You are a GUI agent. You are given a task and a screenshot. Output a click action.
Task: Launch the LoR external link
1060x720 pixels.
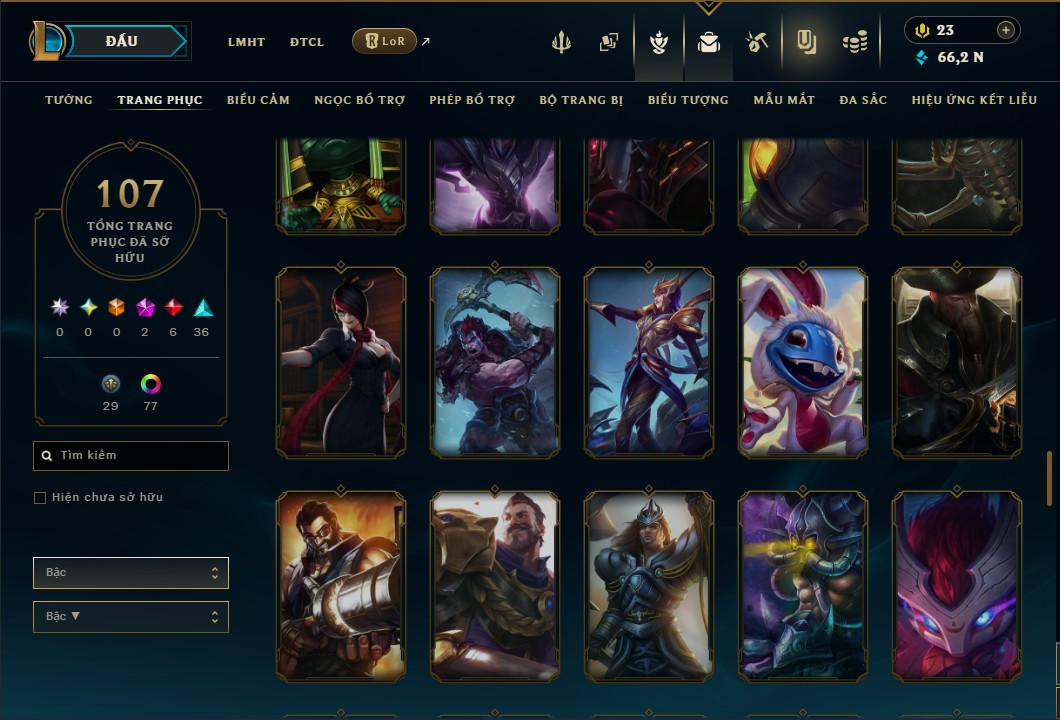tap(385, 41)
